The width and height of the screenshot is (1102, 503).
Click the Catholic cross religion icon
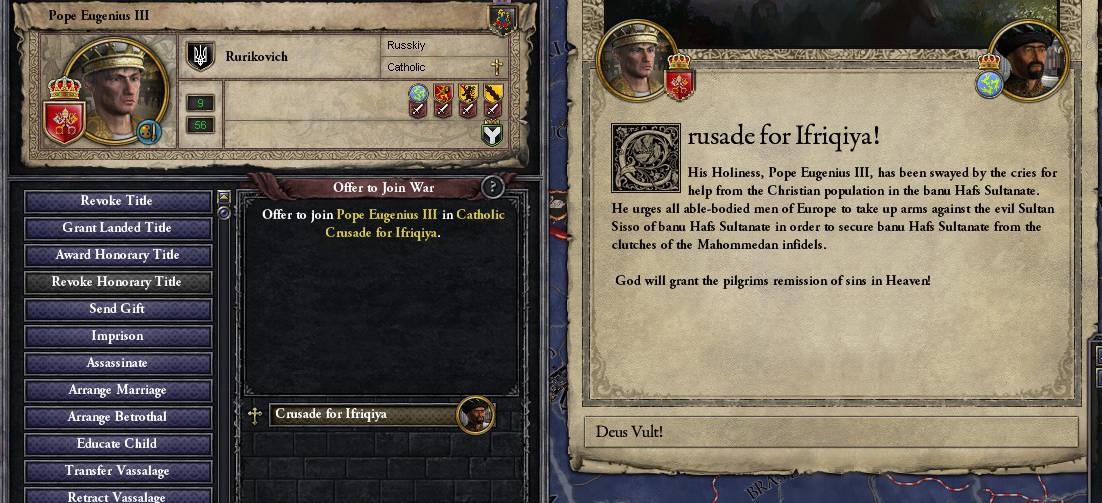pos(496,67)
